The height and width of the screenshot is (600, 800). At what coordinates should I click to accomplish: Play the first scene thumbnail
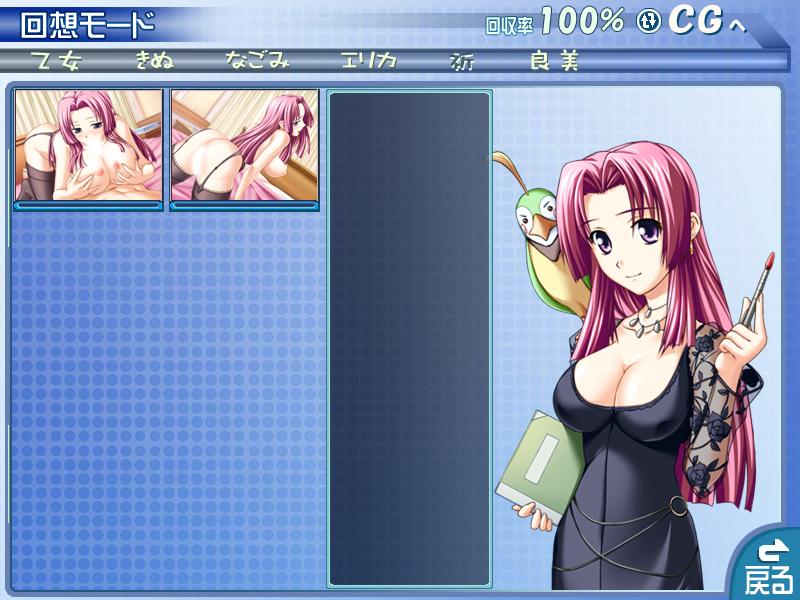(88, 146)
